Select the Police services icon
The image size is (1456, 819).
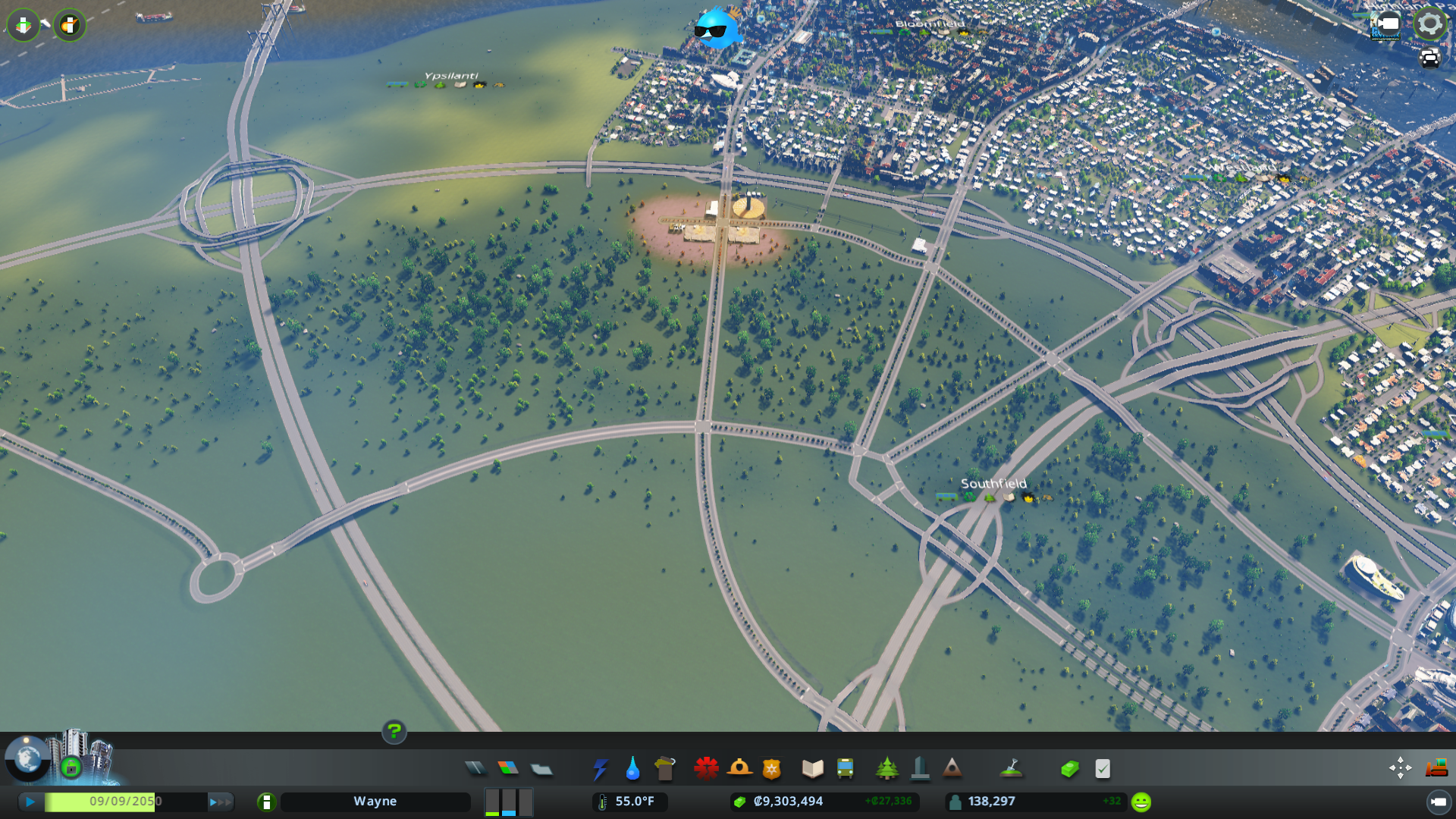770,768
